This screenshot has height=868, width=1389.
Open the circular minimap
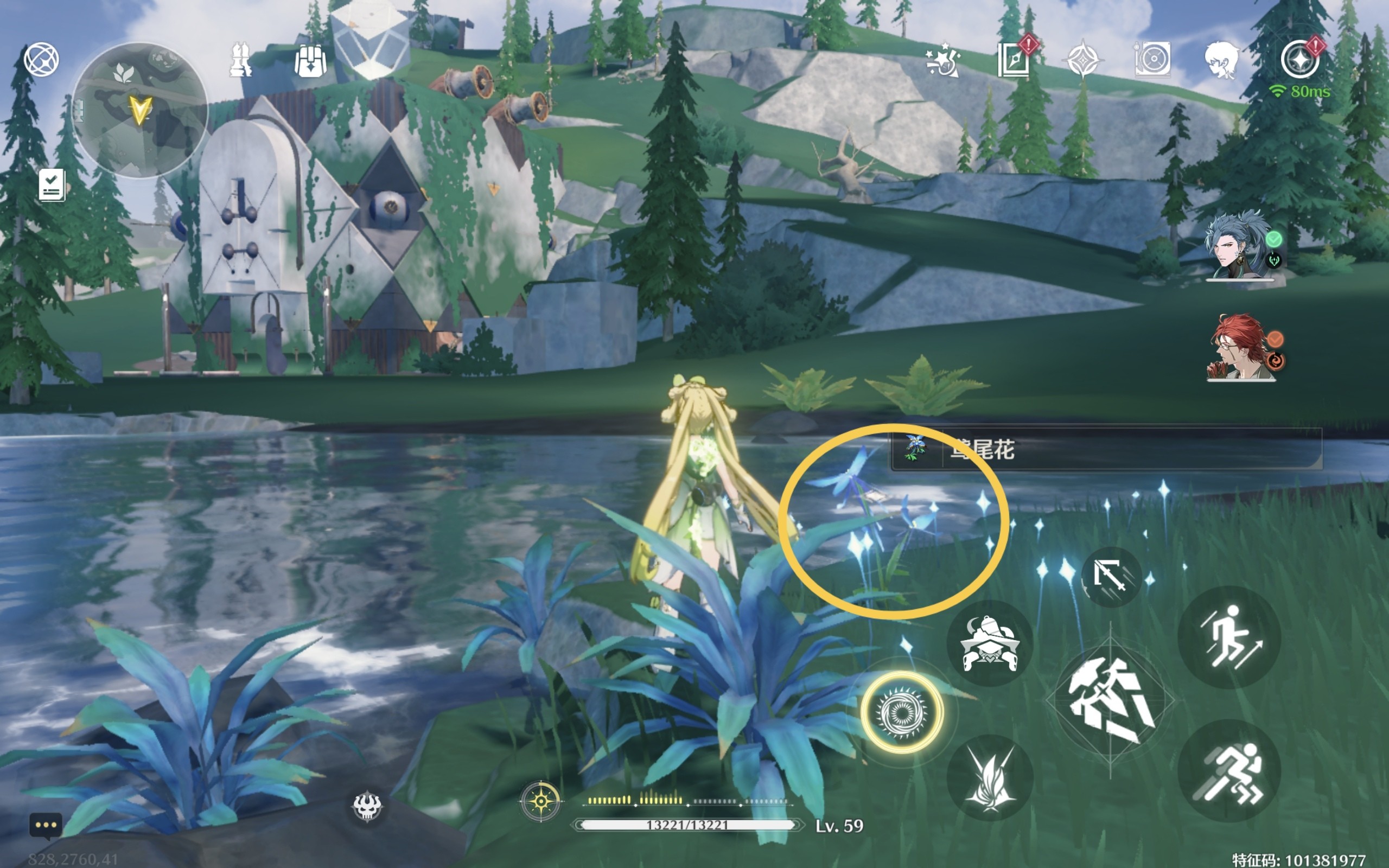139,110
